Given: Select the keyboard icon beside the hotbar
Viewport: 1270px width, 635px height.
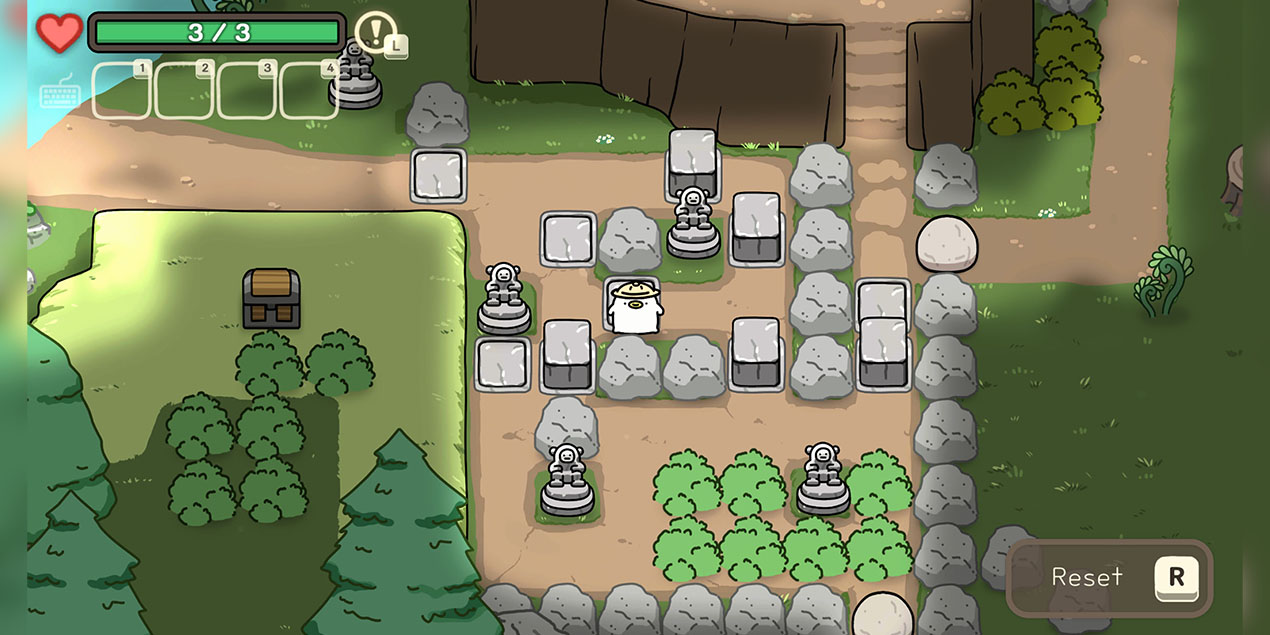Looking at the screenshot, I should pos(59,93).
